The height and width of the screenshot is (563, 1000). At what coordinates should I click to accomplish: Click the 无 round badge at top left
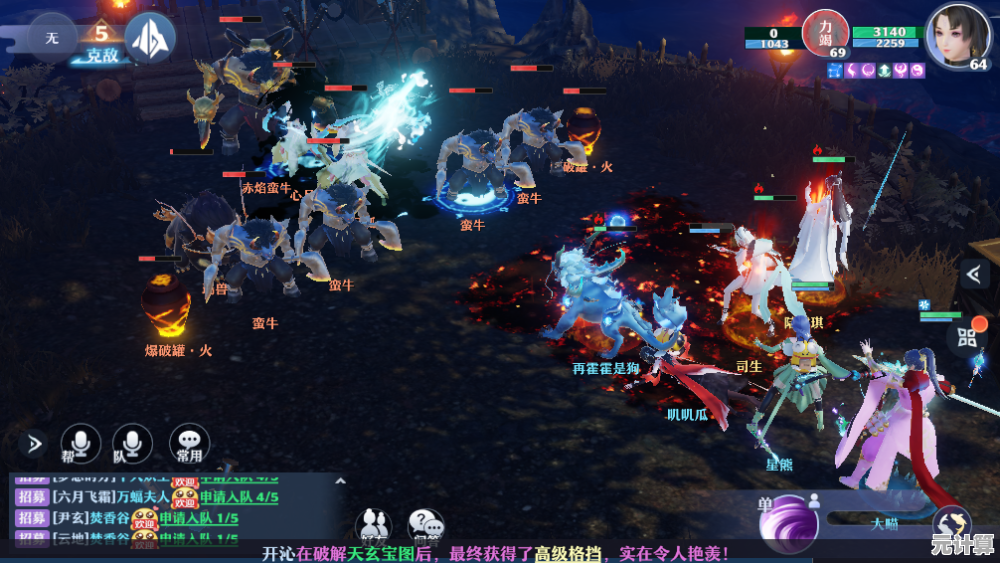pos(51,38)
